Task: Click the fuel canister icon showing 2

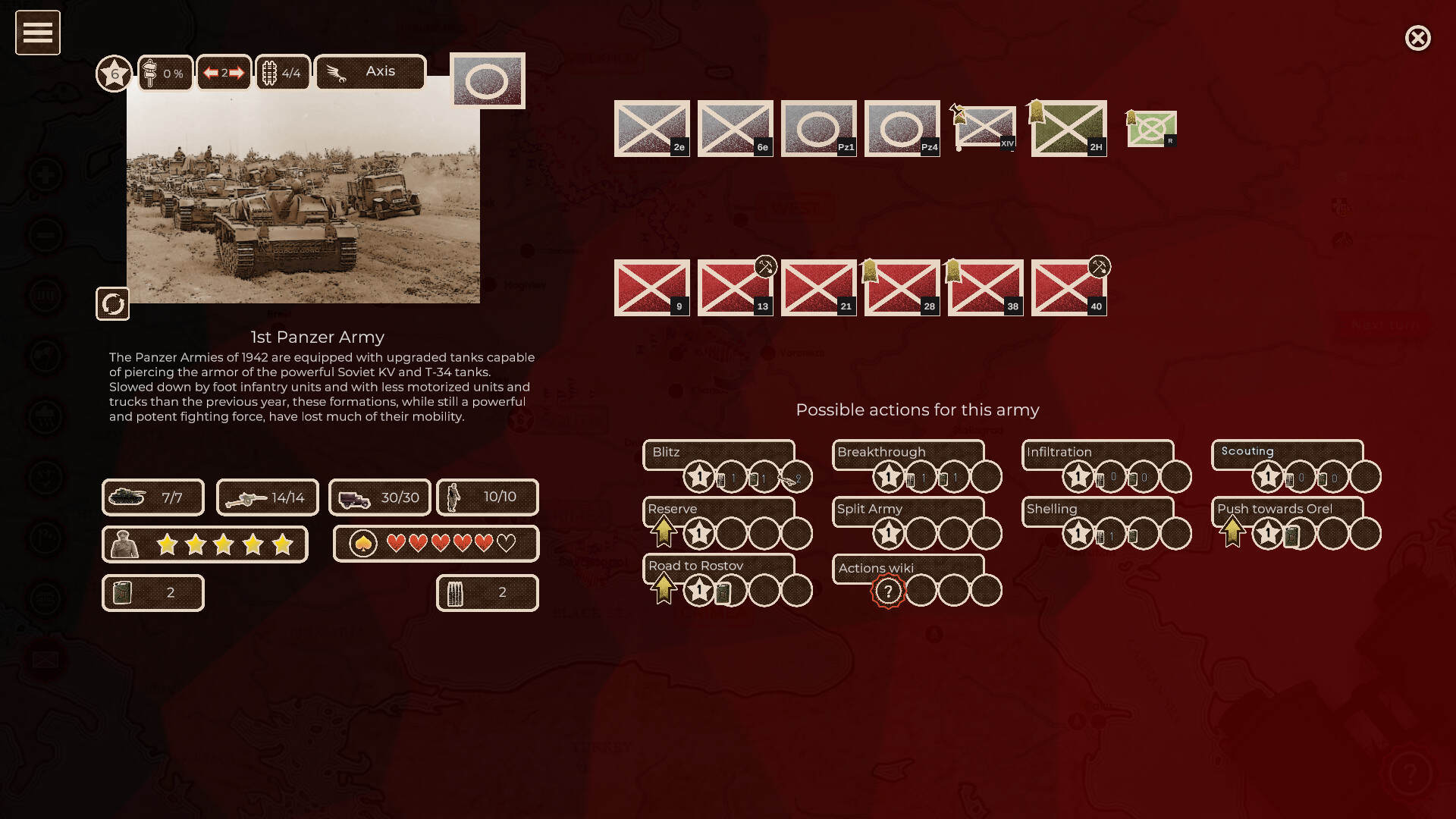Action: point(152,592)
